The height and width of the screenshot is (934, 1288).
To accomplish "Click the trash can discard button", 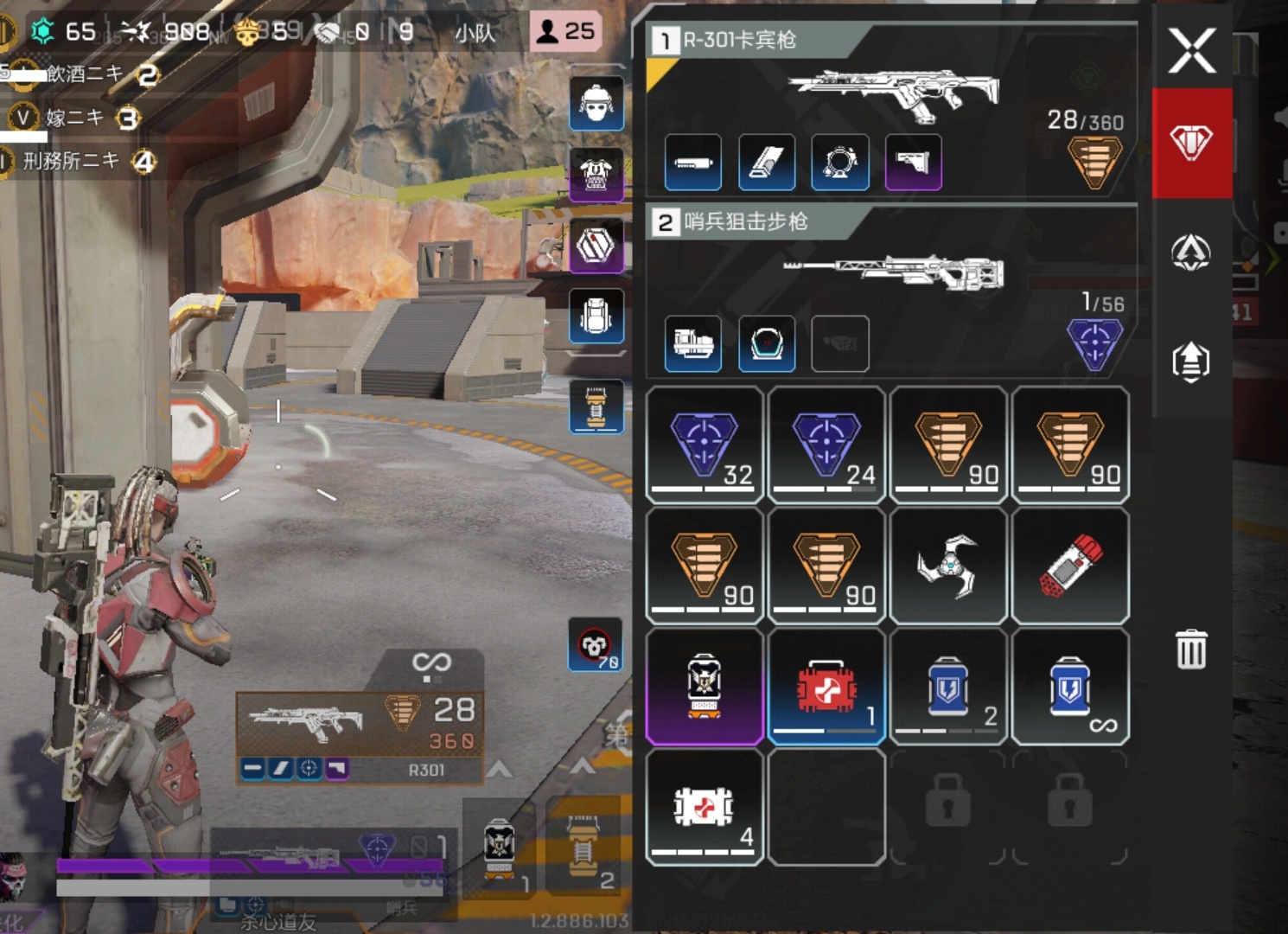I will point(1191,649).
